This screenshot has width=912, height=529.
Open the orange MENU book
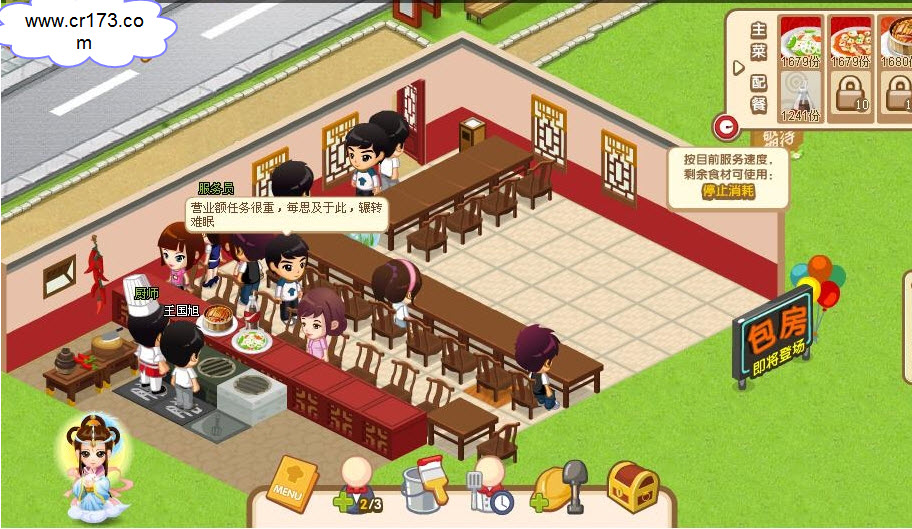[292, 485]
